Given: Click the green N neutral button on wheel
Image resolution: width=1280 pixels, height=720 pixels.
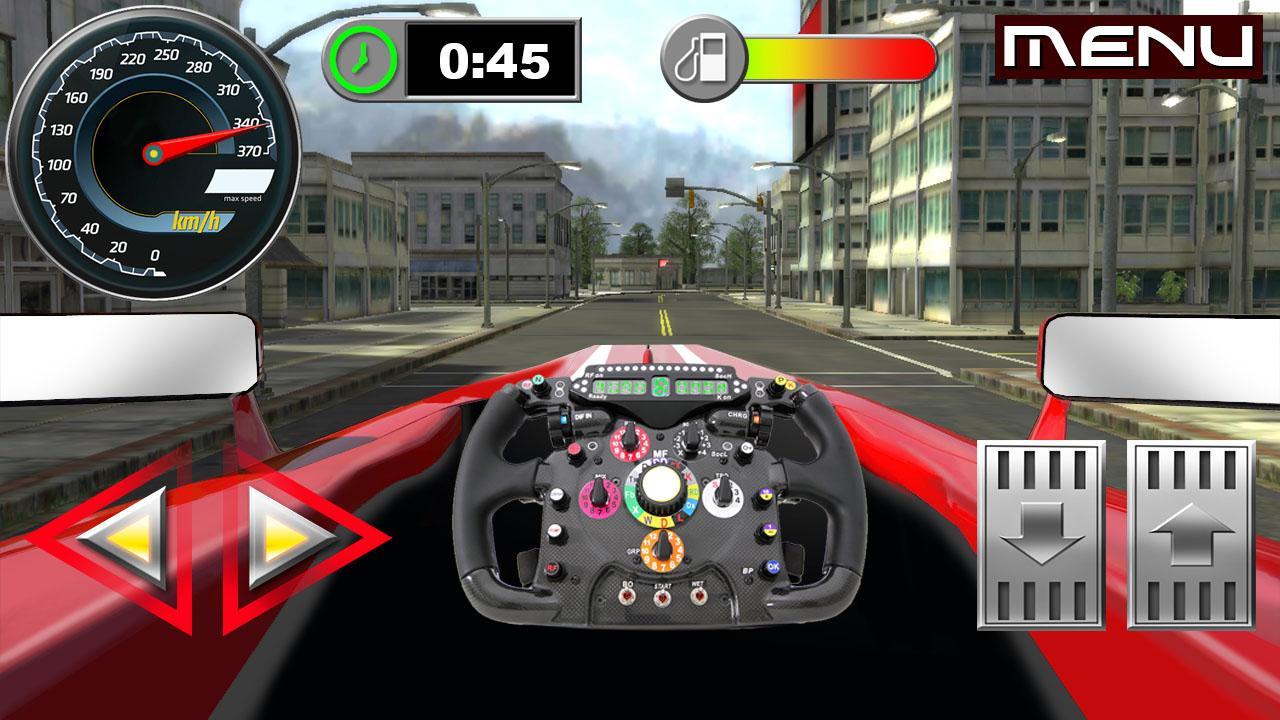Looking at the screenshot, I should point(538,379).
